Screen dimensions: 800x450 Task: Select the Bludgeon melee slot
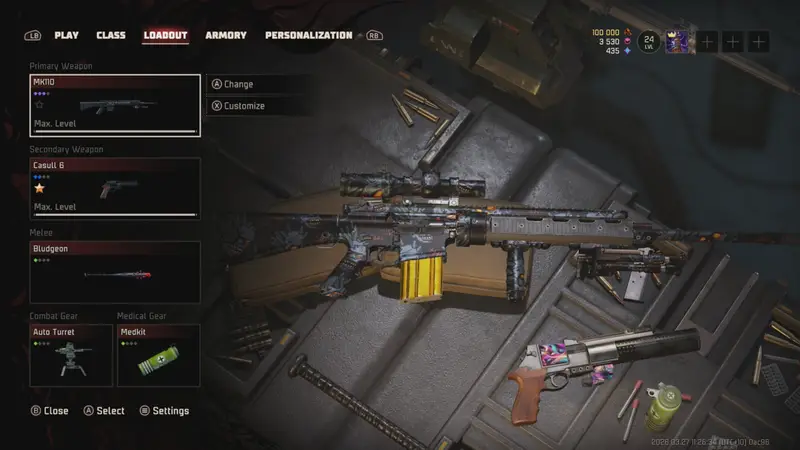point(115,272)
